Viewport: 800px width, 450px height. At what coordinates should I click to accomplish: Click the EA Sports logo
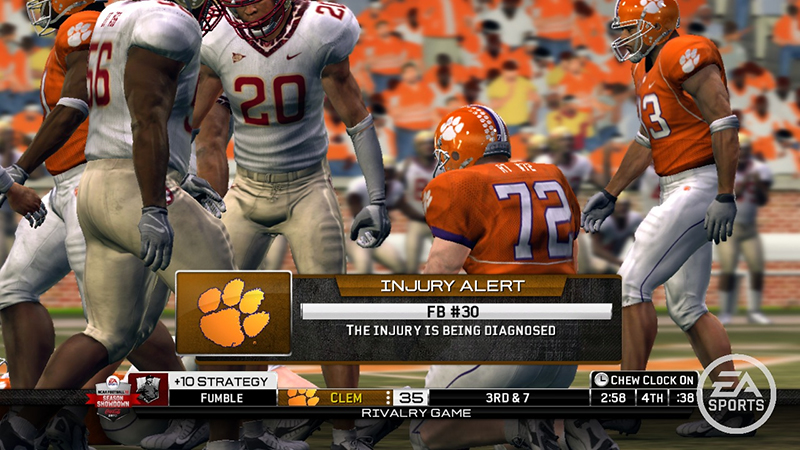736,393
